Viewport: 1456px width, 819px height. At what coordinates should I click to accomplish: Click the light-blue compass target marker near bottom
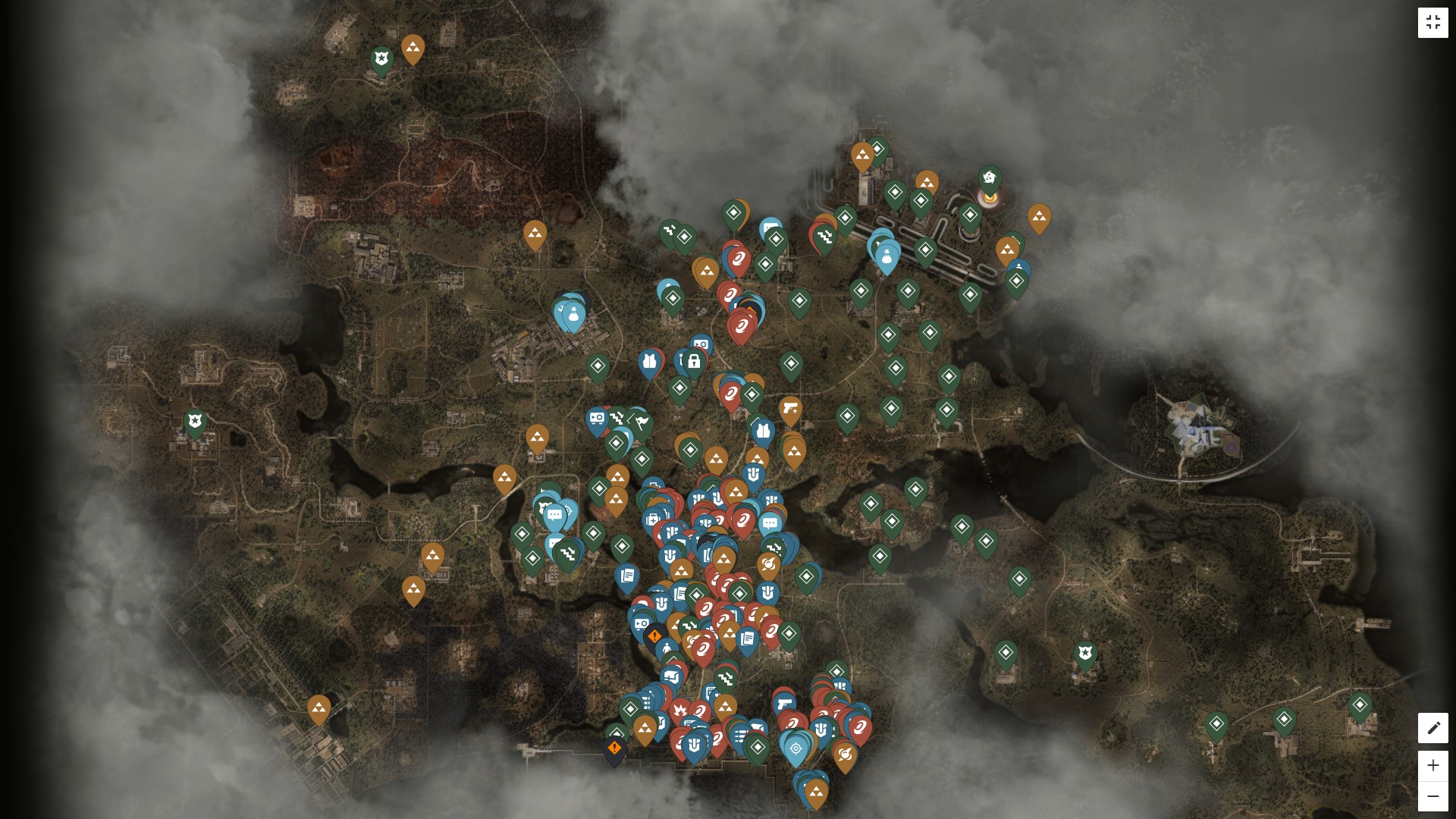click(x=795, y=747)
